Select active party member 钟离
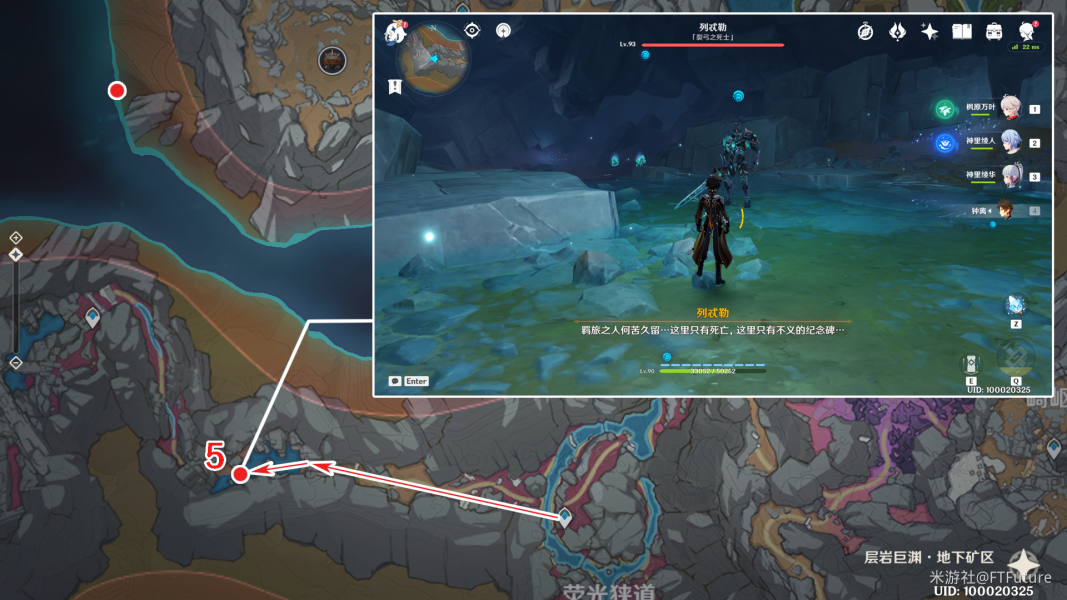The width and height of the screenshot is (1067, 600). pos(1006,210)
